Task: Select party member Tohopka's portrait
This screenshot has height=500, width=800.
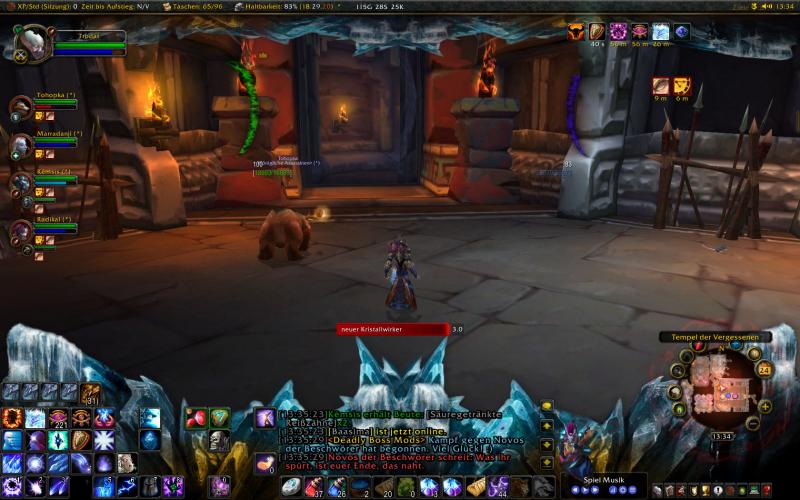Action: click(21, 107)
